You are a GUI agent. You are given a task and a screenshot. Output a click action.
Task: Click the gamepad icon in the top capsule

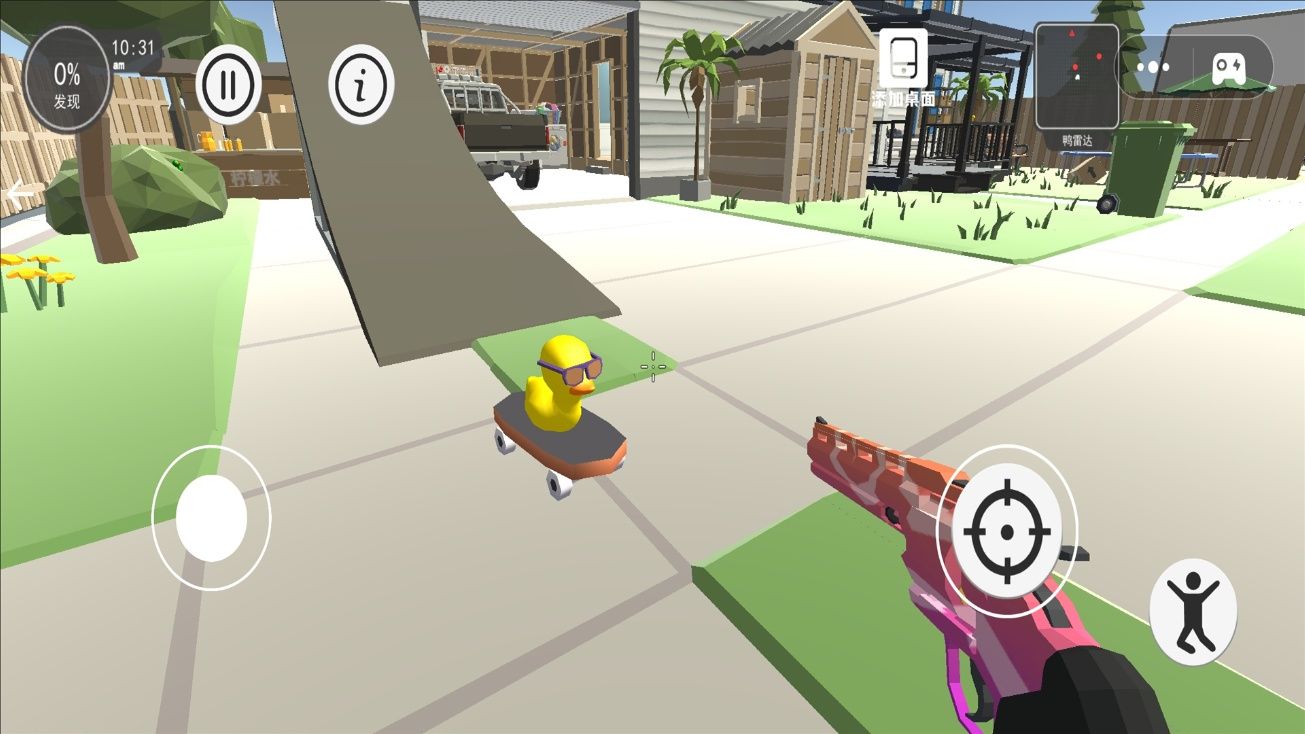click(x=1229, y=67)
